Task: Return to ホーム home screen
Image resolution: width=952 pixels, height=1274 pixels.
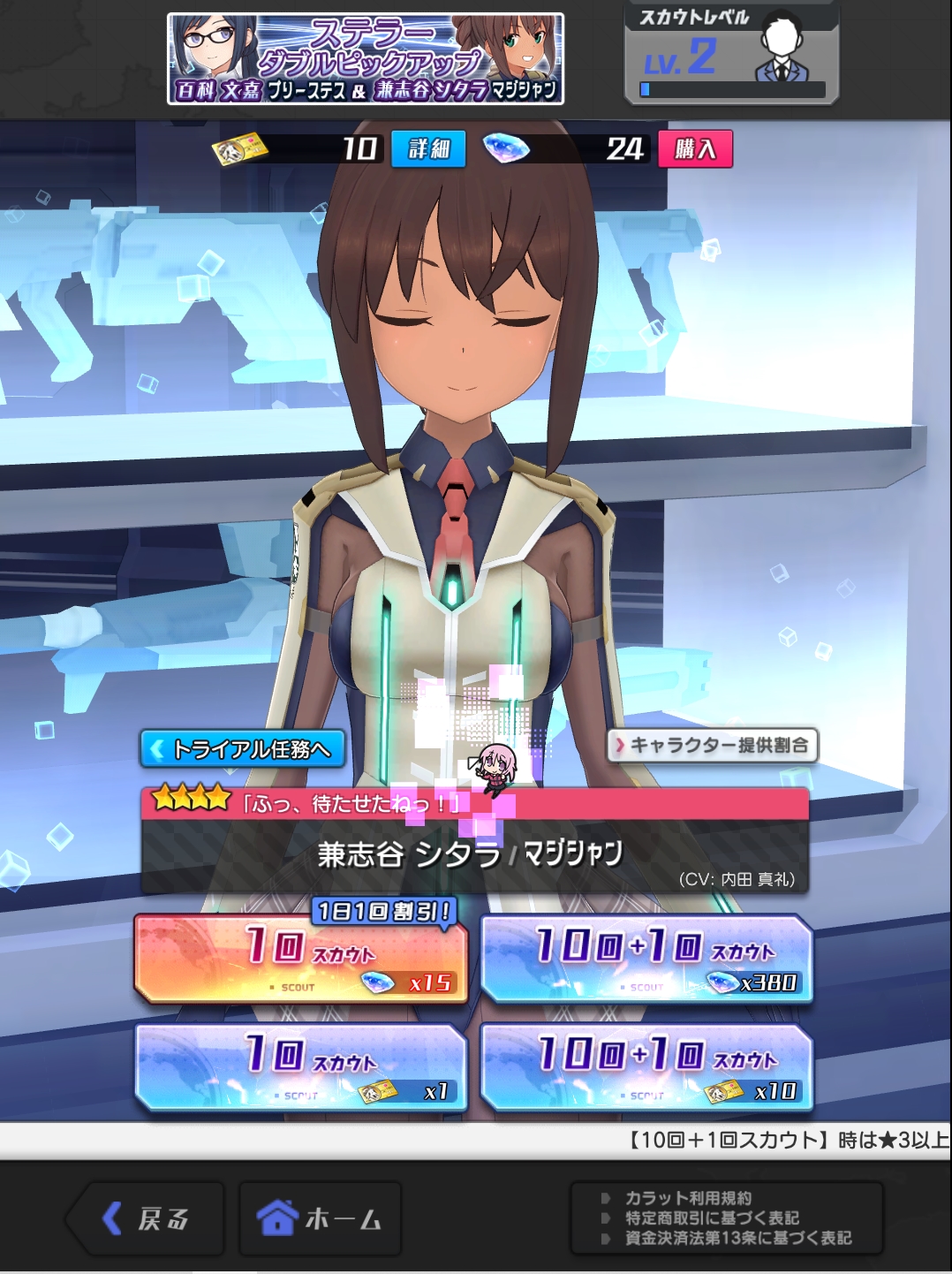Action: [320, 1219]
